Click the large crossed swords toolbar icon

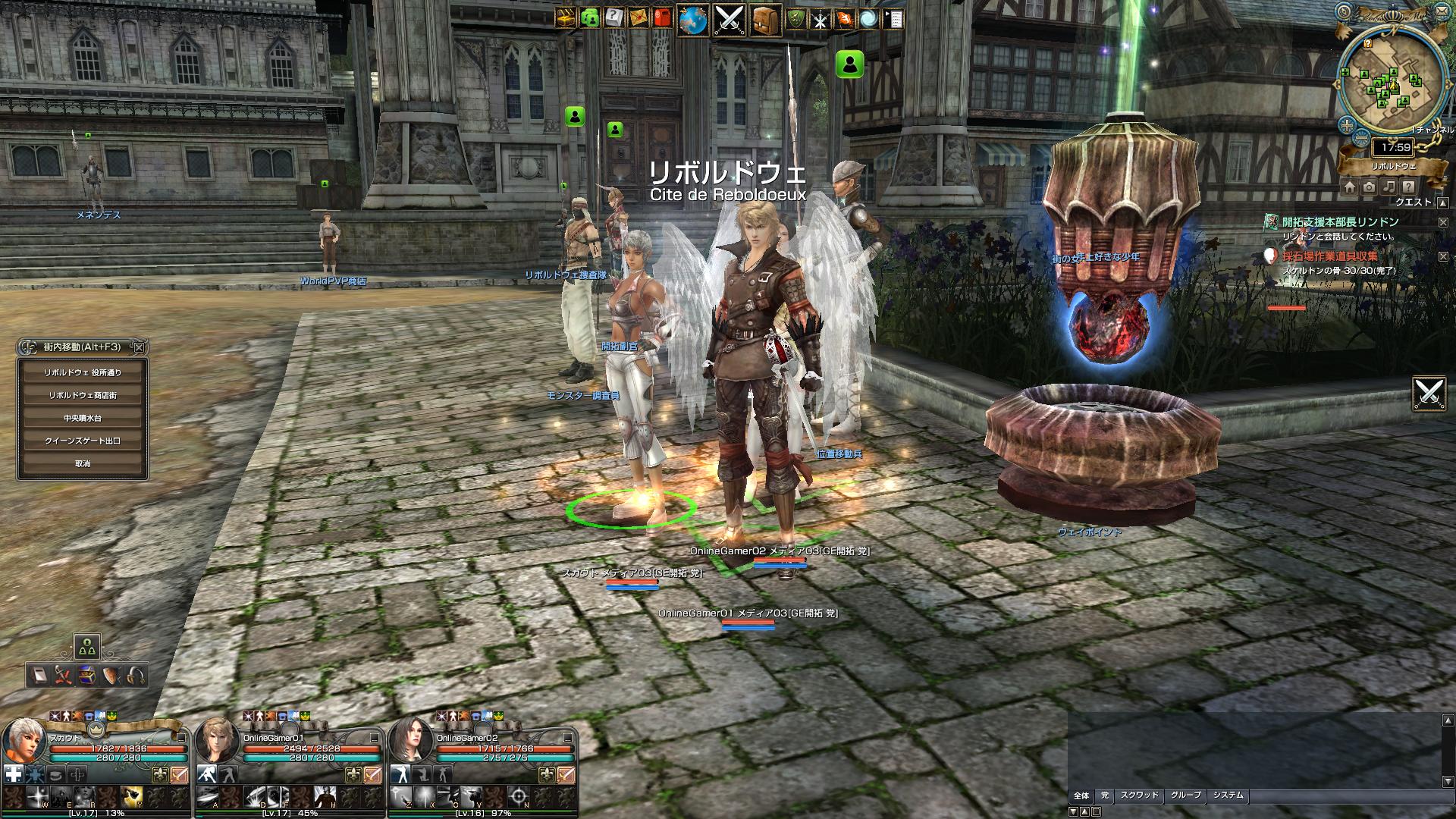[730, 20]
